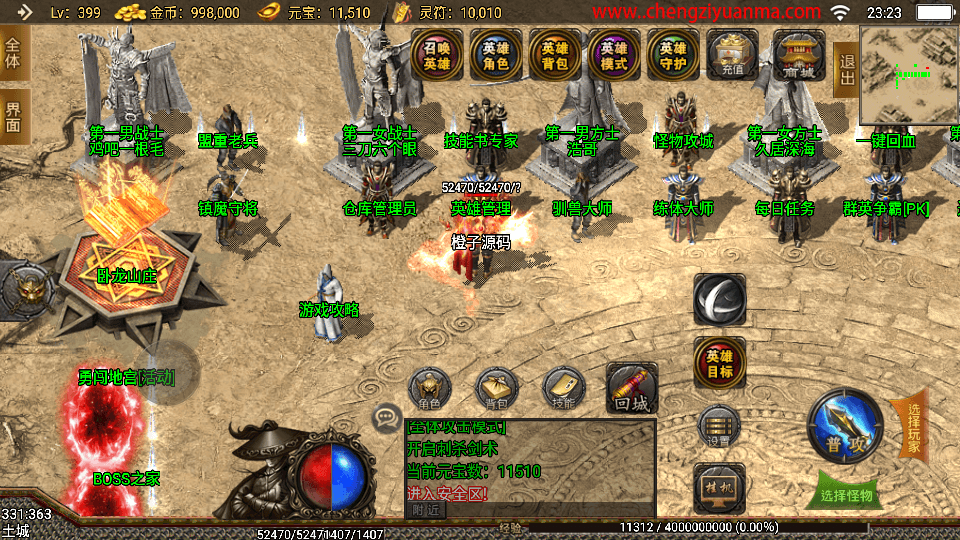
Task: Toggle the 挂机 auto-battle button
Action: point(719,487)
